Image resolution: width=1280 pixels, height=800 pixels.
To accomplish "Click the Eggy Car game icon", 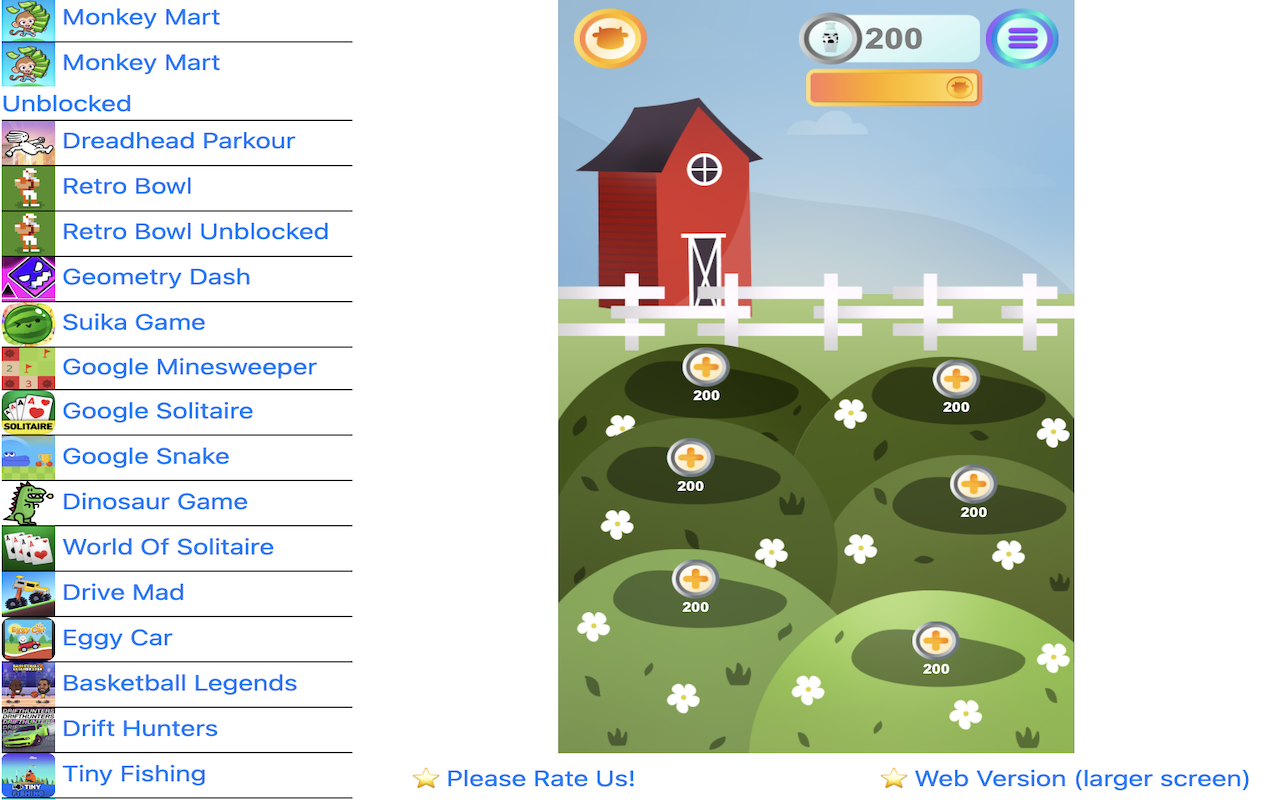I will 27,639.
